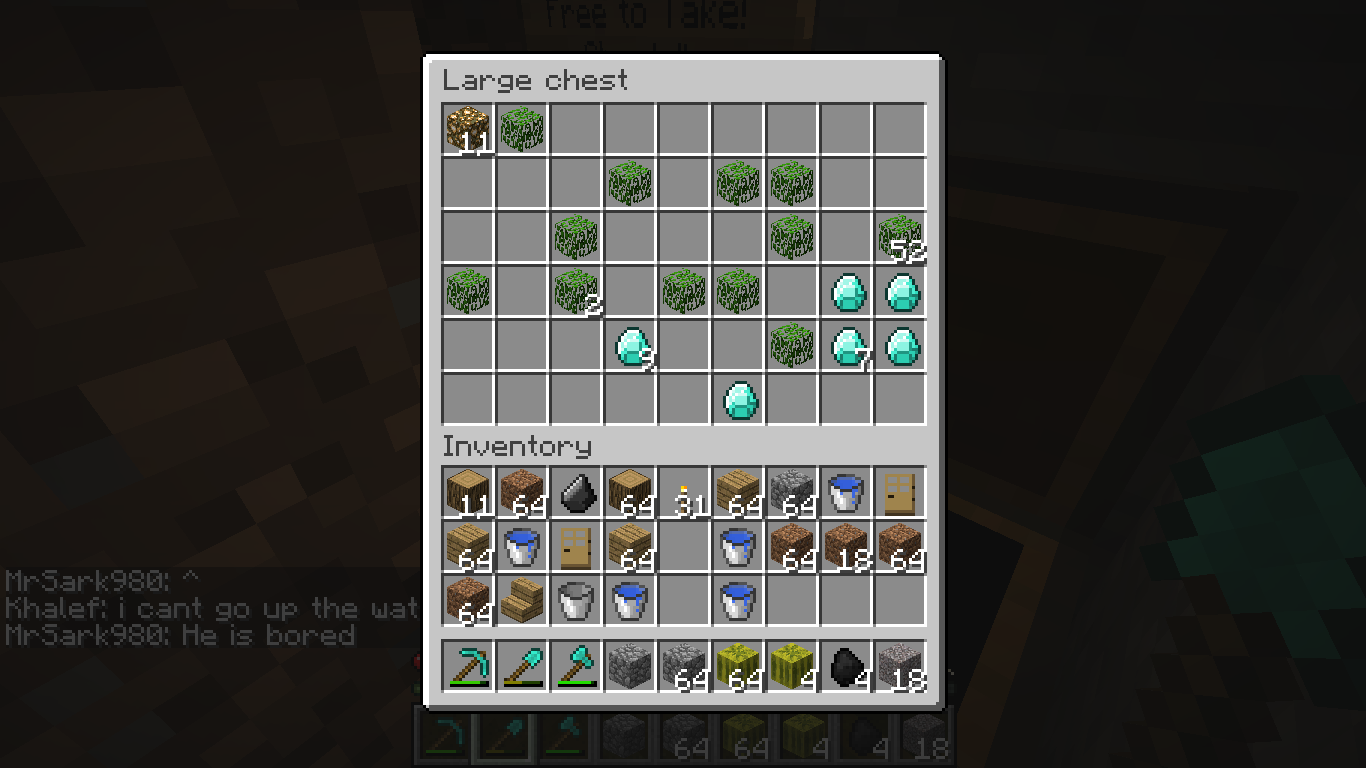Take the stack of 4 coal

tap(845, 667)
